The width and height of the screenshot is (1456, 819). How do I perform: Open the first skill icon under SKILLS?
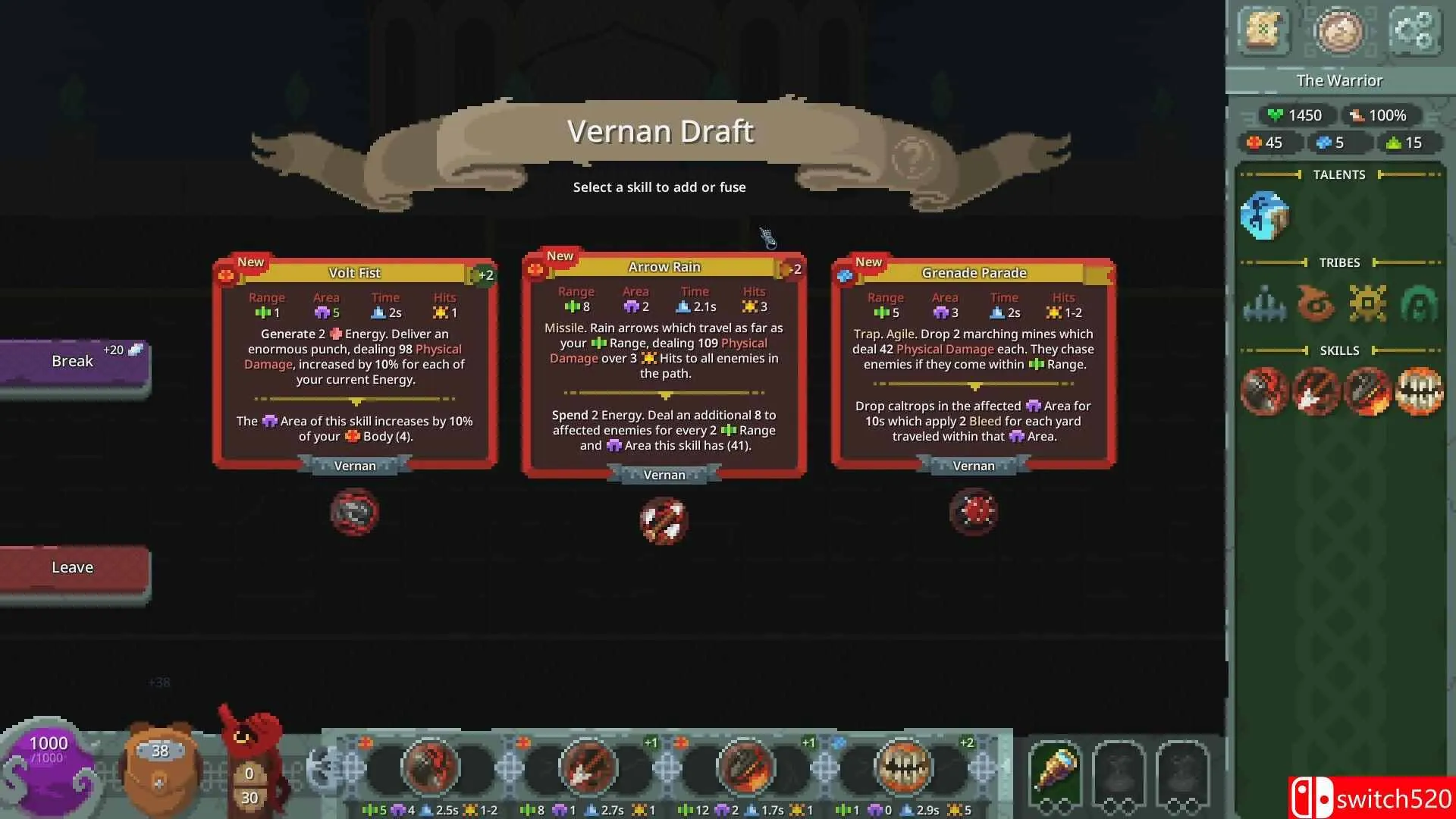click(x=1263, y=391)
